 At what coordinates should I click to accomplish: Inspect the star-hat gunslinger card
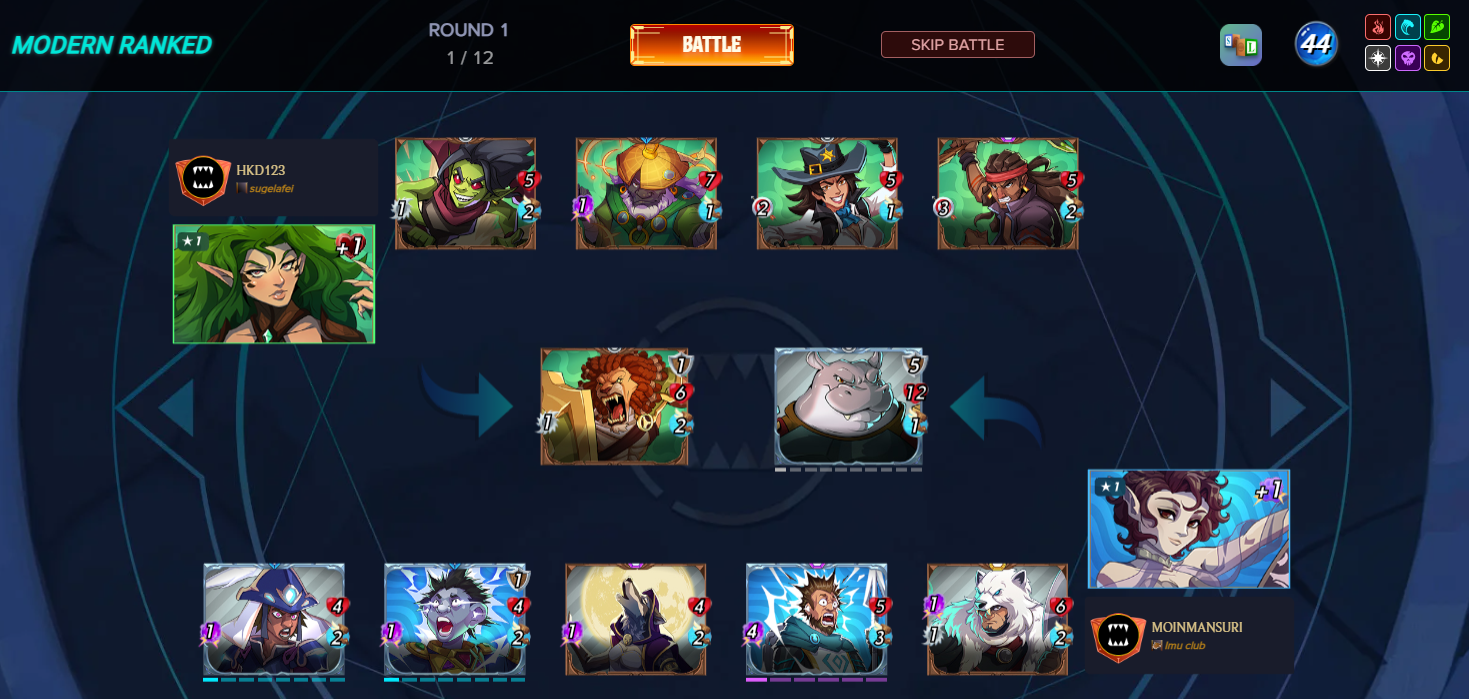coord(827,193)
